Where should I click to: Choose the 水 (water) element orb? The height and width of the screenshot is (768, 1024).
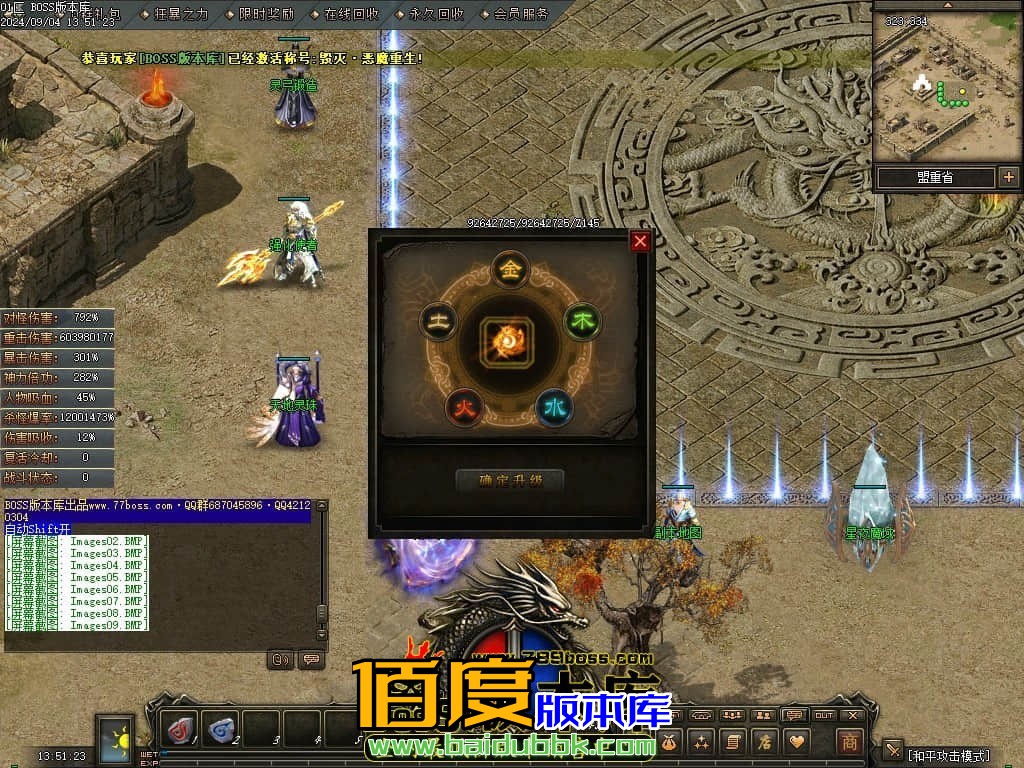click(x=554, y=406)
